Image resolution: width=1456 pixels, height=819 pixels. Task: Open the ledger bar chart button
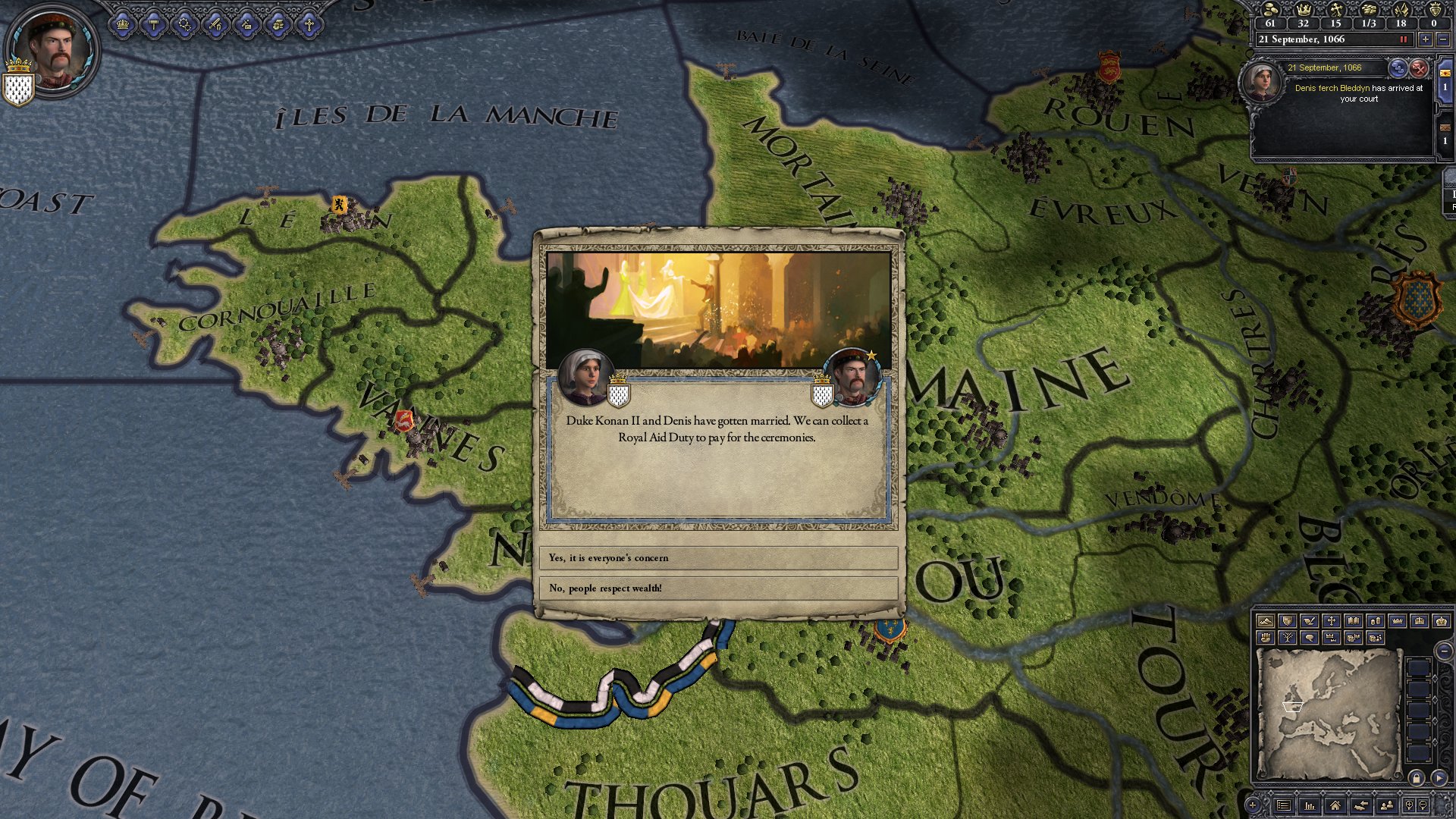(1310, 805)
